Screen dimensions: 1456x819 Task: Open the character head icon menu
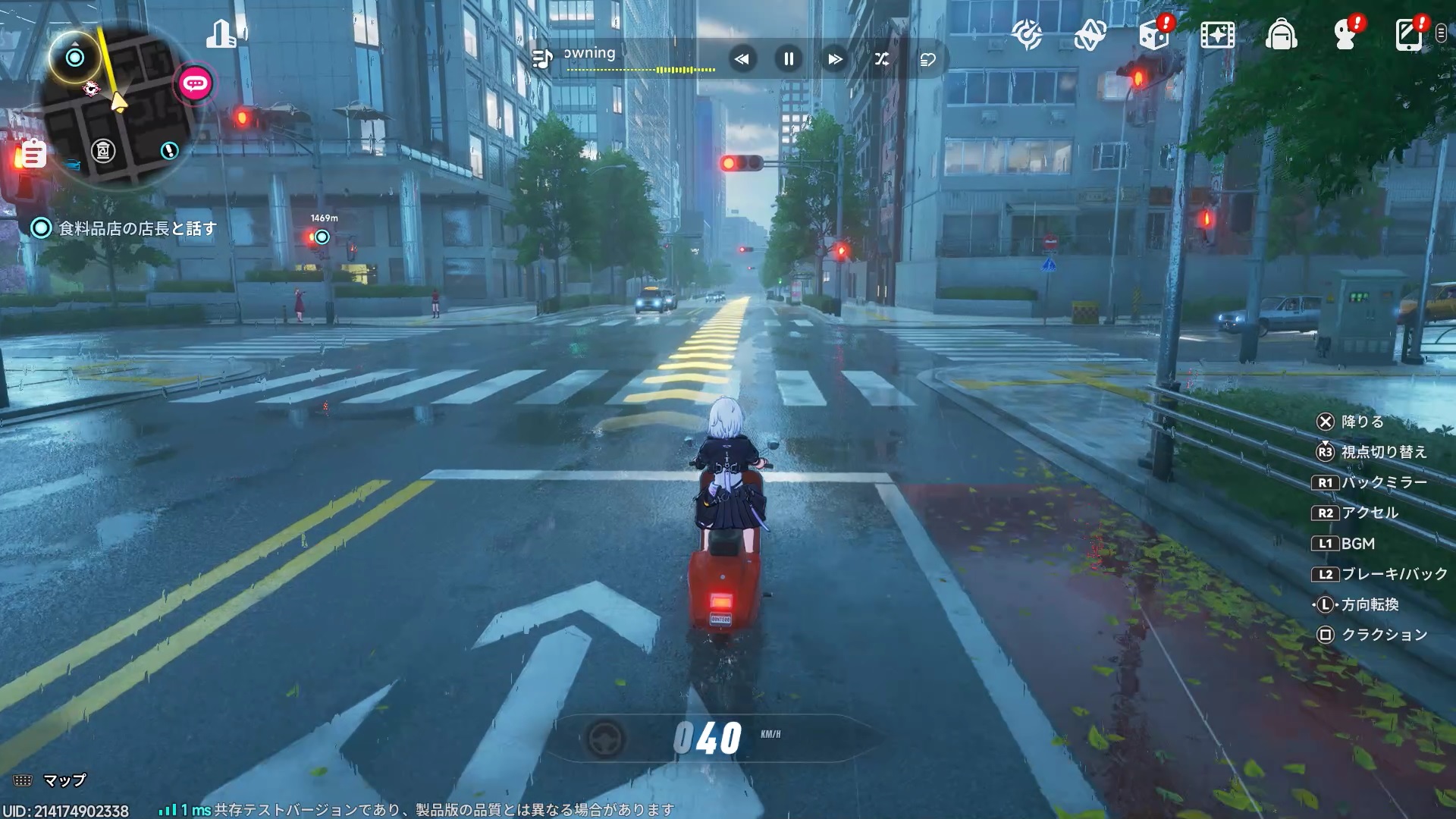1345,35
